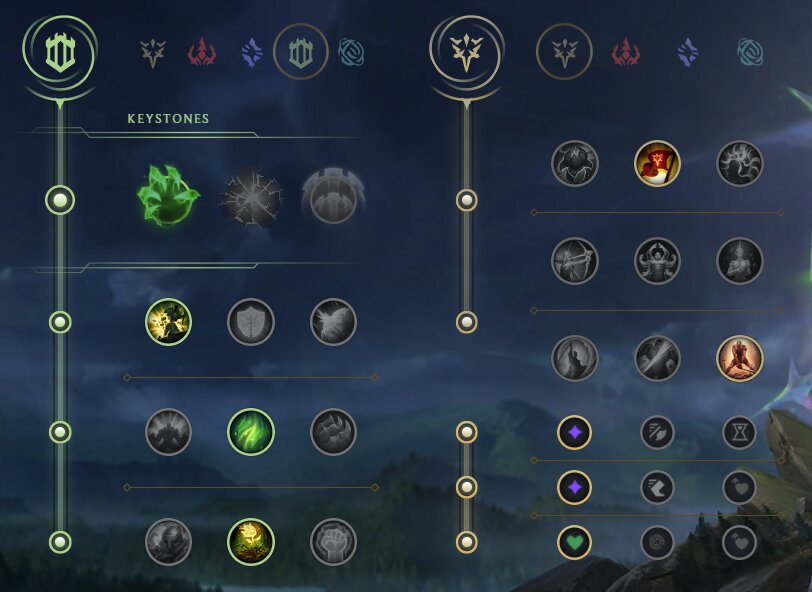The image size is (812, 592).
Task: Select the Overgrowth rune
Action: [x=169, y=542]
